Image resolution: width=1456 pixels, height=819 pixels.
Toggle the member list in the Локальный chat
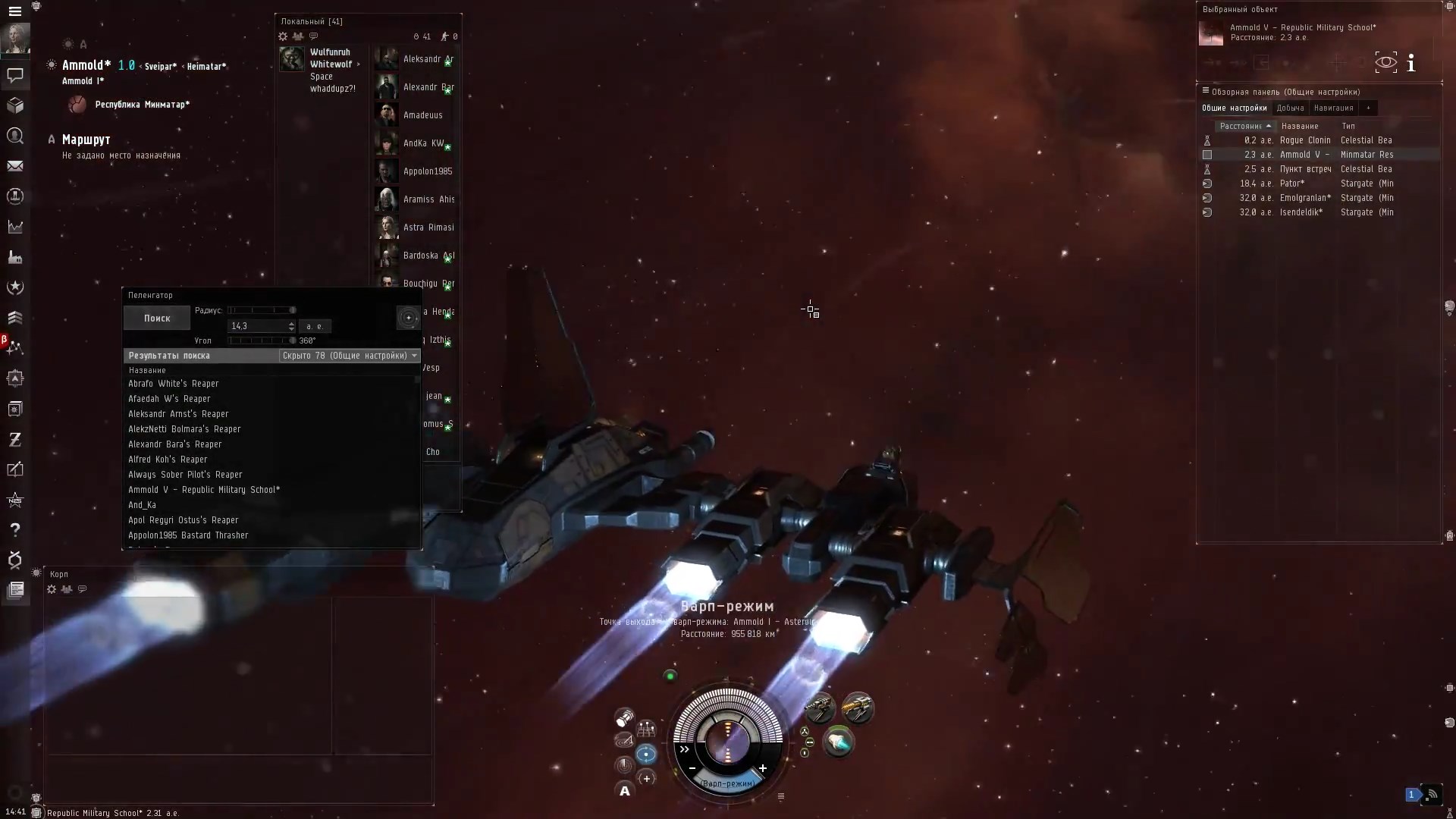(298, 36)
